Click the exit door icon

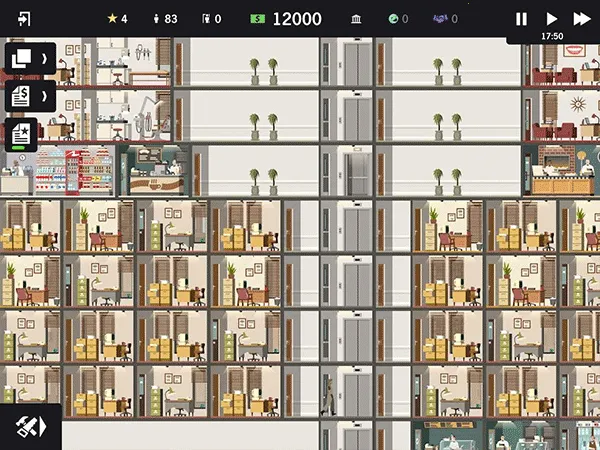pyautogui.click(x=24, y=19)
